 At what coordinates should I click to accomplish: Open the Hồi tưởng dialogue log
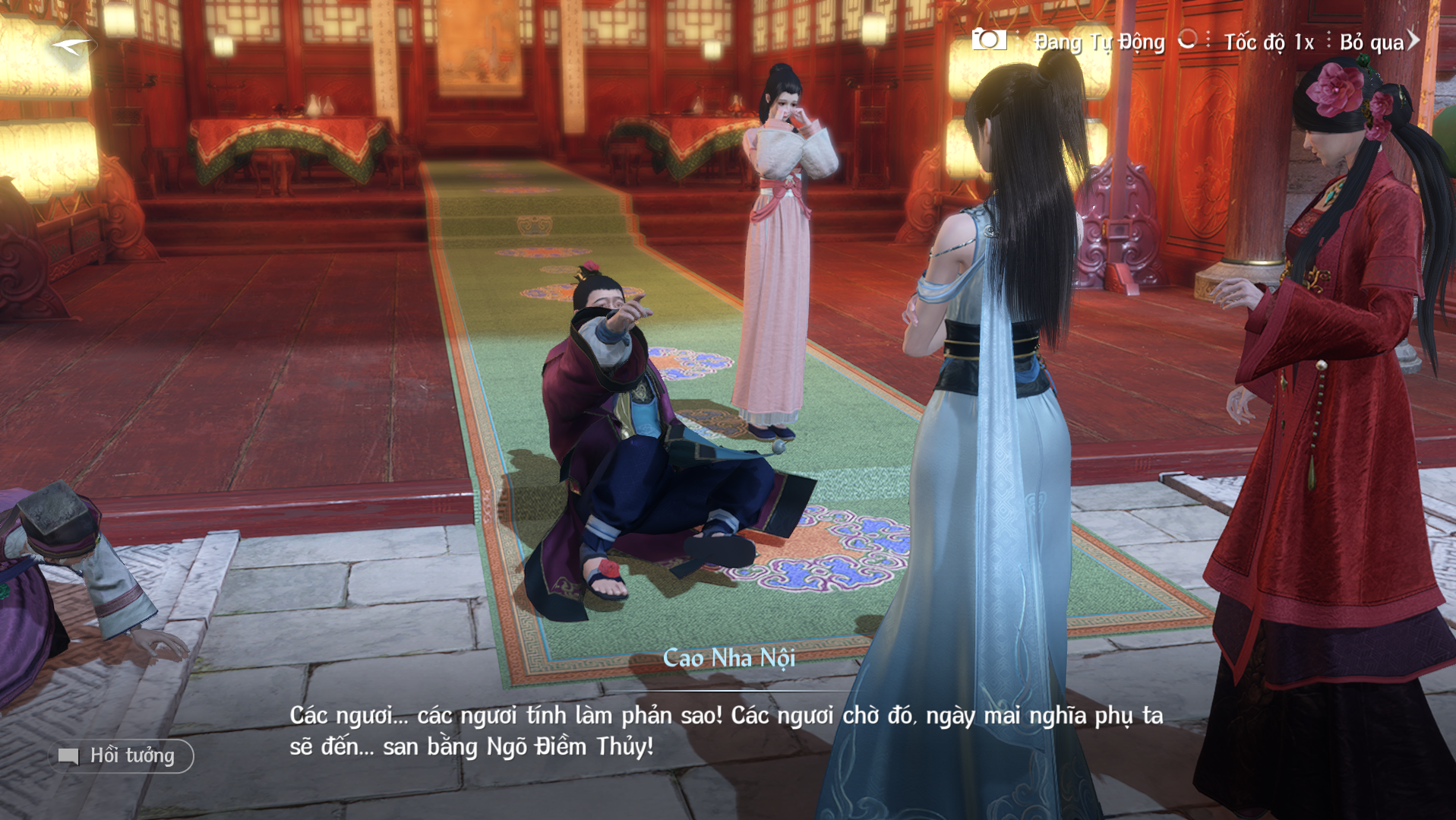tap(122, 755)
